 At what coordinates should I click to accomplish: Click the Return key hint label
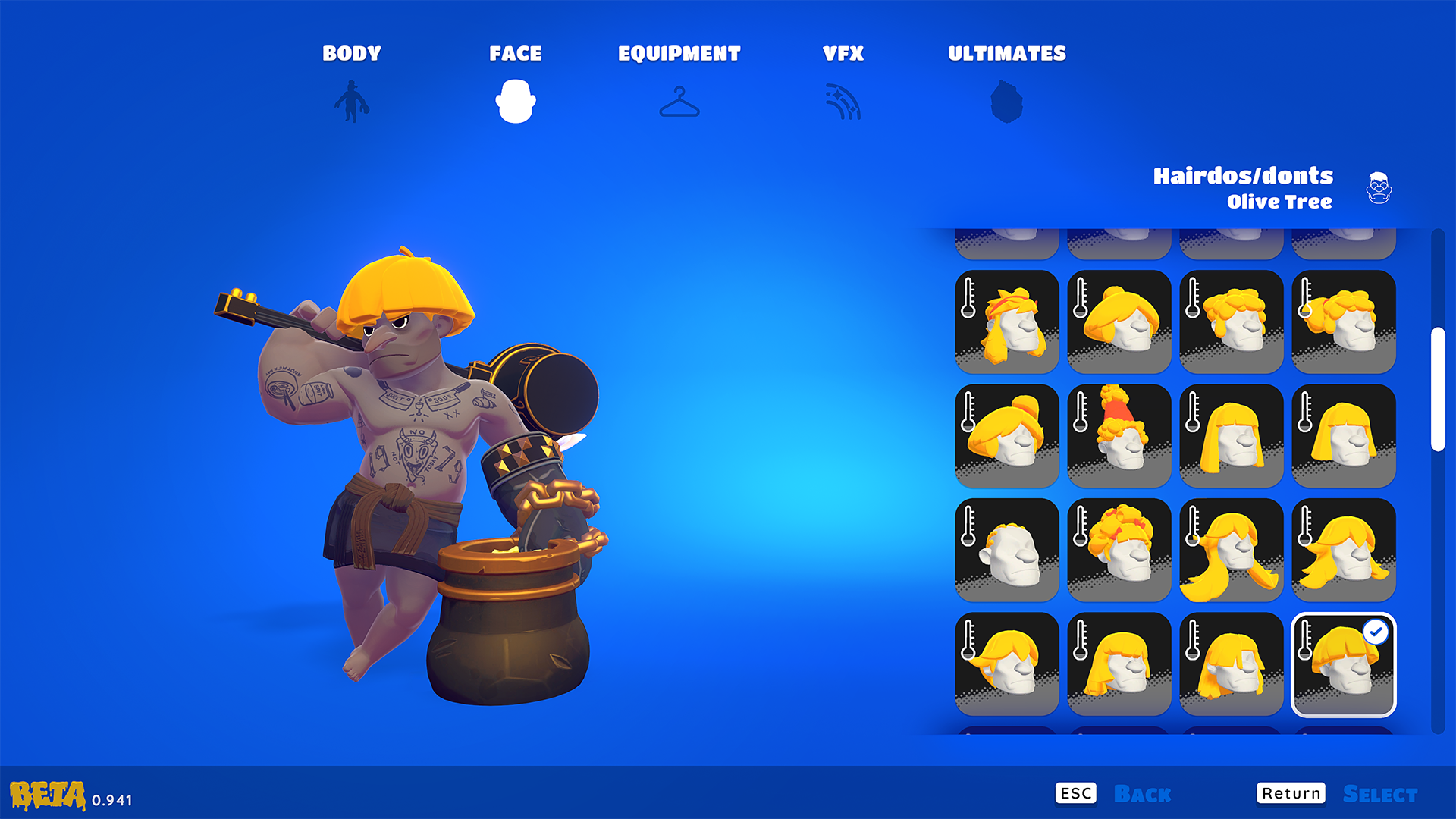[x=1291, y=792]
